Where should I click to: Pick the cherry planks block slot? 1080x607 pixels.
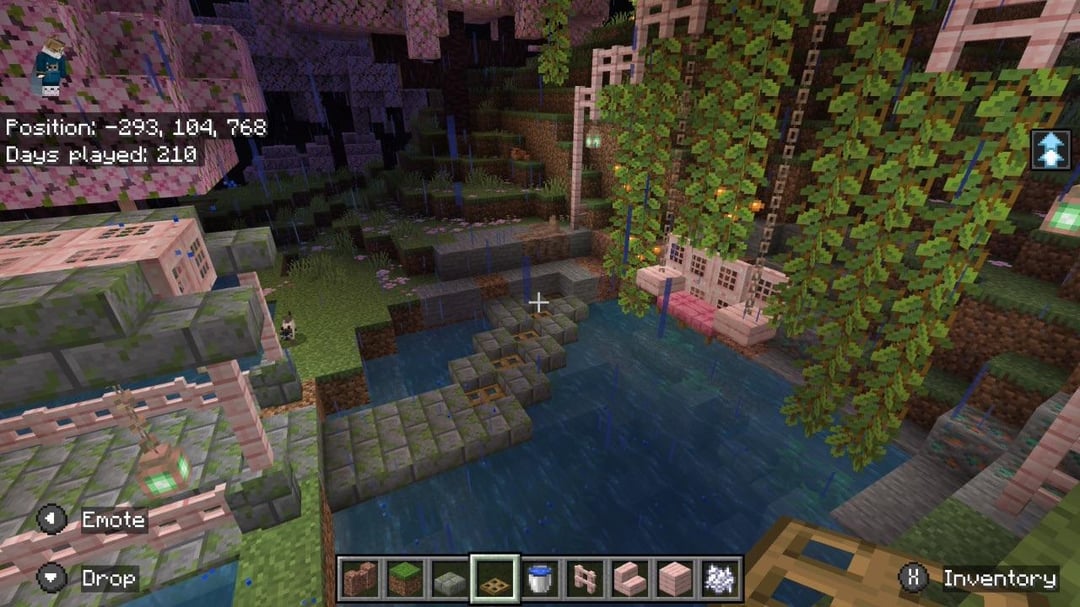click(674, 579)
